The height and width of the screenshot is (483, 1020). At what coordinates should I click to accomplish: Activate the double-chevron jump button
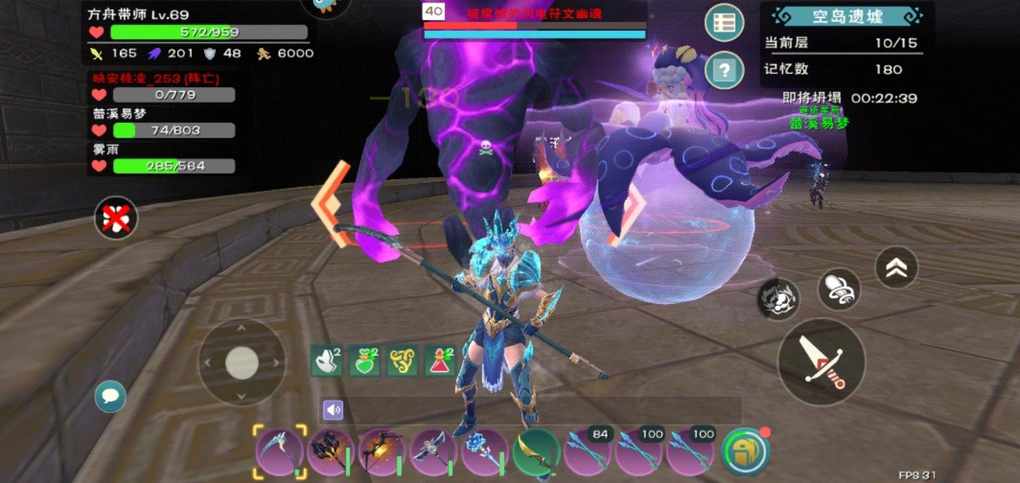(896, 267)
